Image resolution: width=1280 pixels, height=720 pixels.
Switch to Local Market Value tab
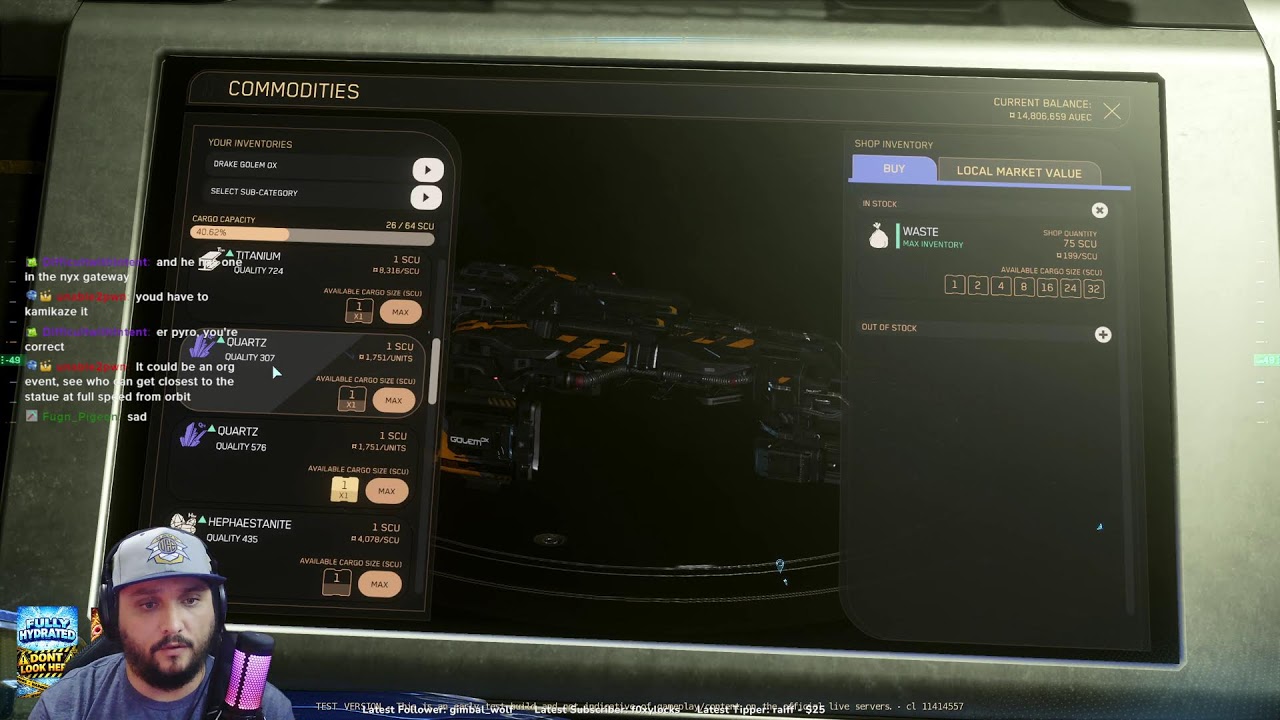click(x=1018, y=172)
